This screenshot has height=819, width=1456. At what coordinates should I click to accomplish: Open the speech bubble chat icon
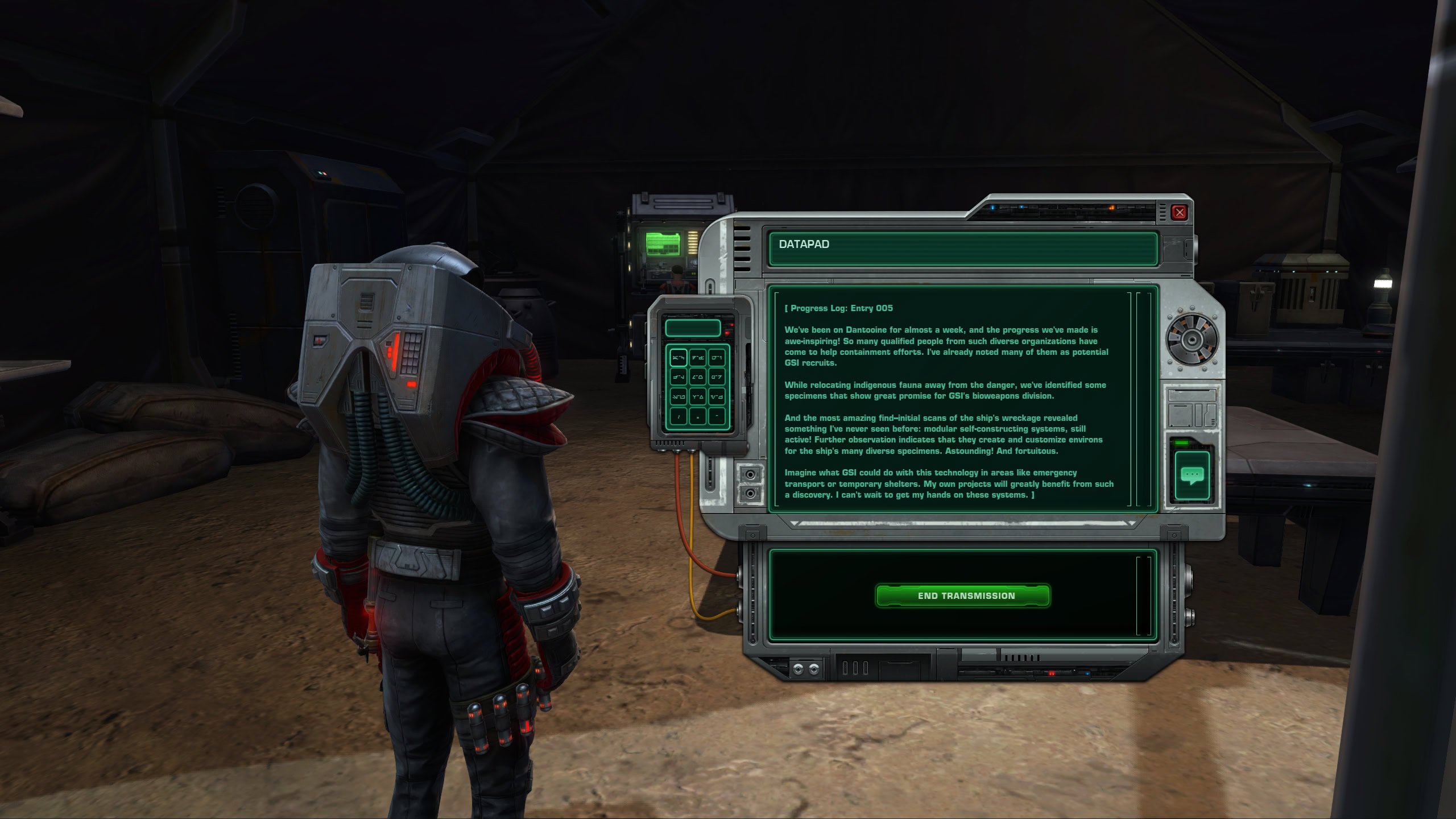click(x=1192, y=475)
